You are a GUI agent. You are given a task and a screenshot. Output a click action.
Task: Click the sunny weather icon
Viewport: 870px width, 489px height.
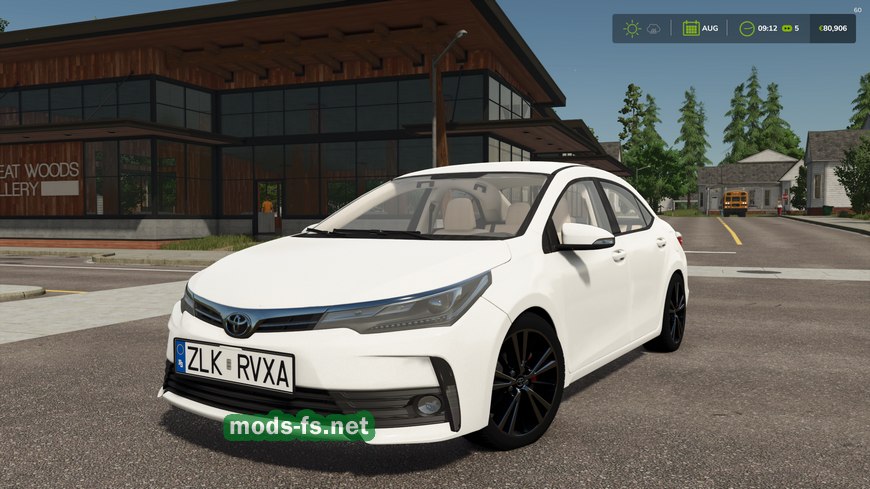(632, 28)
